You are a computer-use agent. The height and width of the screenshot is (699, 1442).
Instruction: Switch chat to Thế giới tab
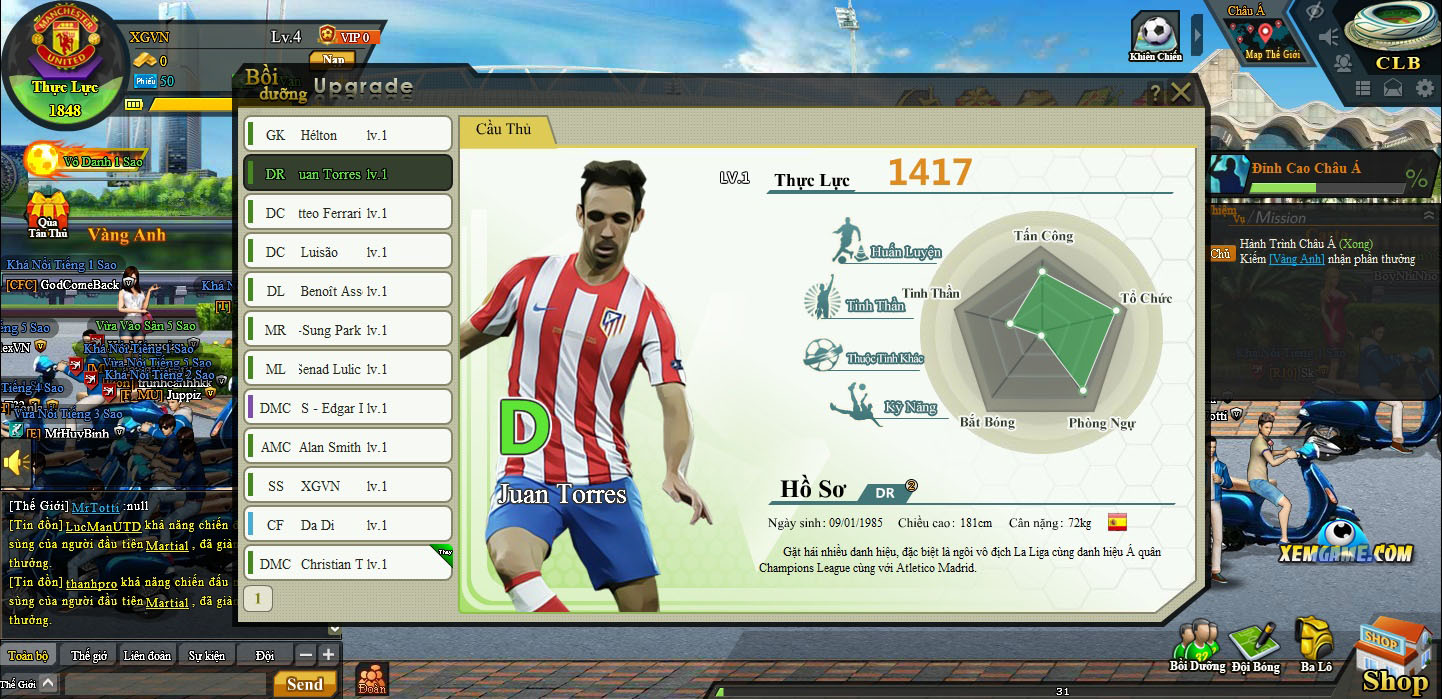[x=89, y=656]
